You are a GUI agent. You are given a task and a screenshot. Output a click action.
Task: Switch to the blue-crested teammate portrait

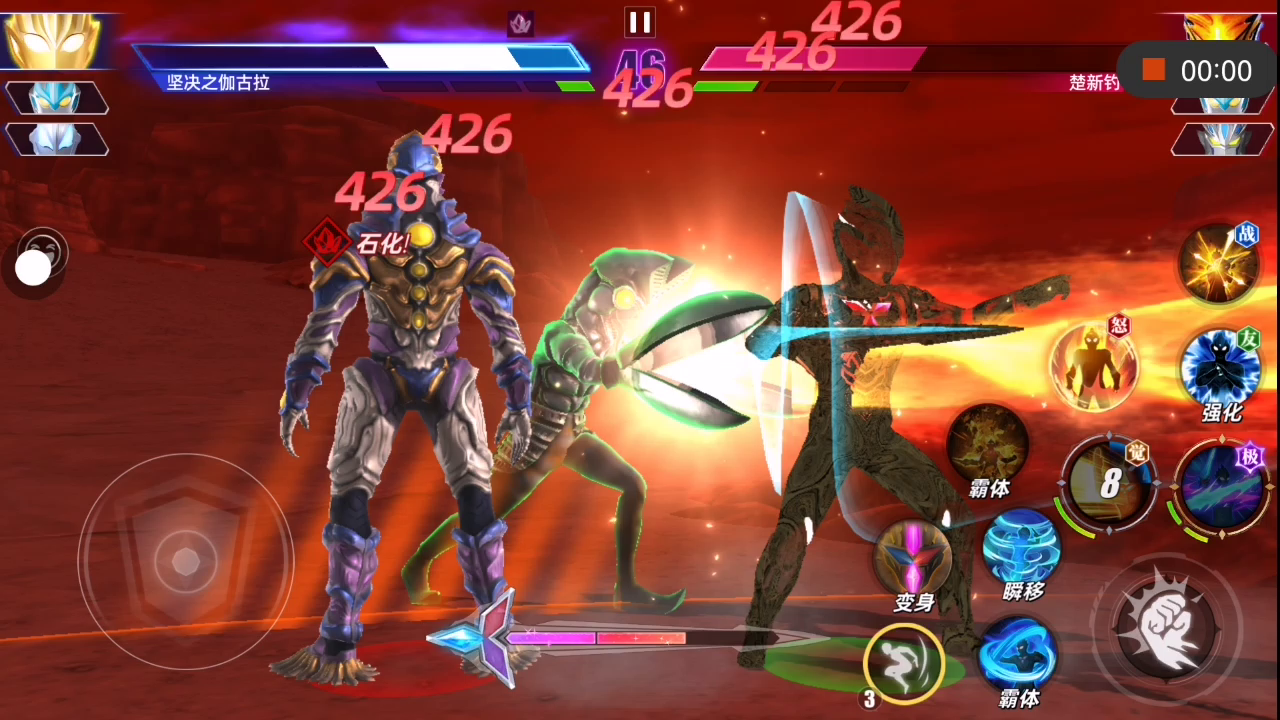(56, 97)
